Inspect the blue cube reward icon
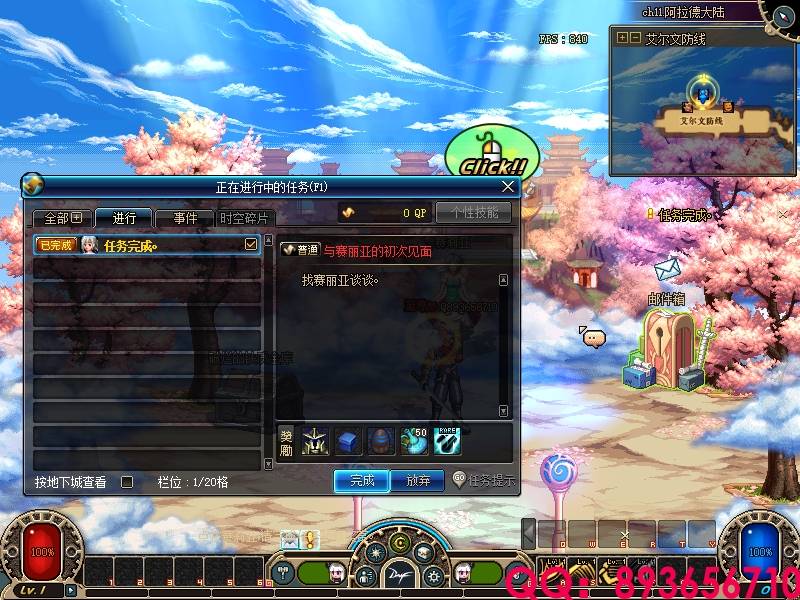Viewport: 800px width, 600px height. click(x=349, y=441)
